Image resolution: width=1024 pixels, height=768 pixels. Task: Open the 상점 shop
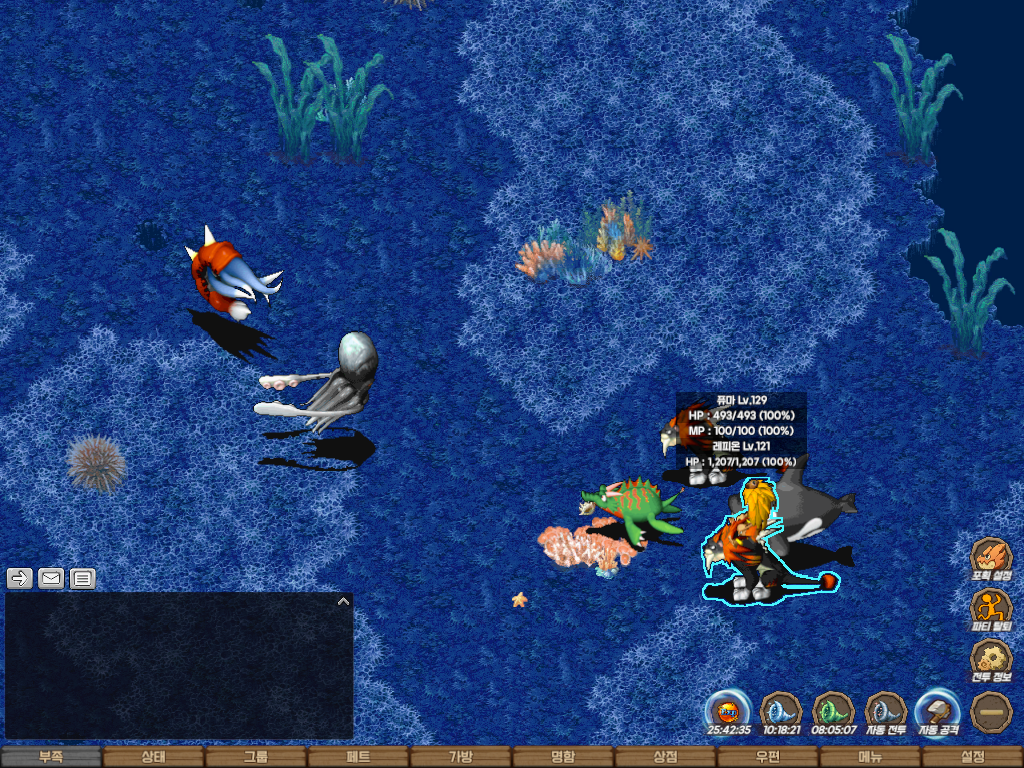pos(665,757)
